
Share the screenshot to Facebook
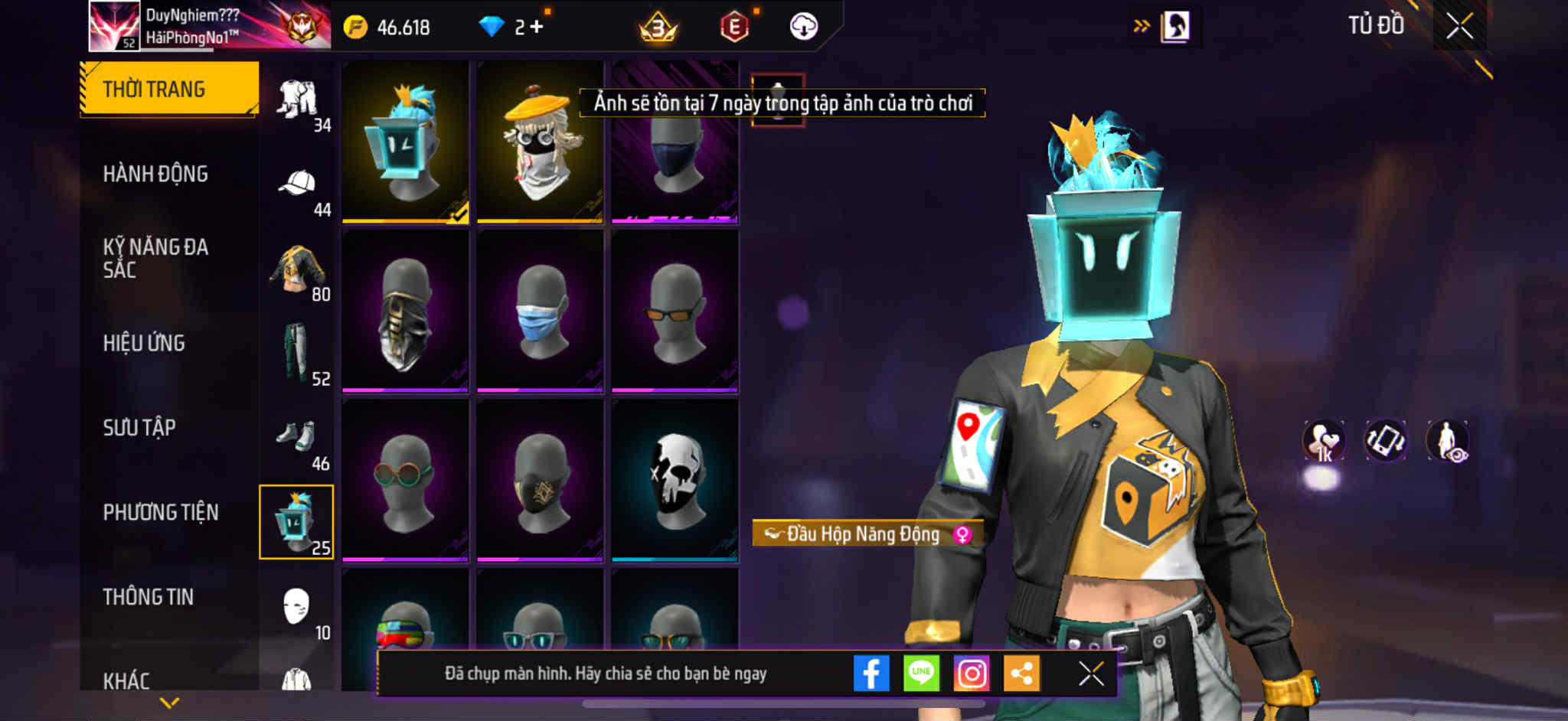tap(871, 674)
